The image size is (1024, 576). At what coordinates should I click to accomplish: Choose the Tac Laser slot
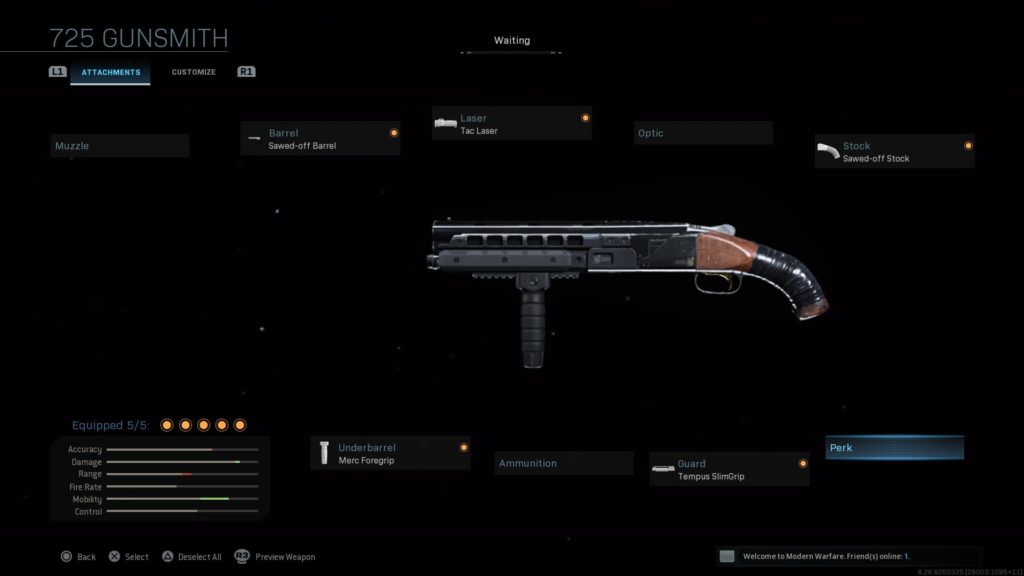(511, 124)
